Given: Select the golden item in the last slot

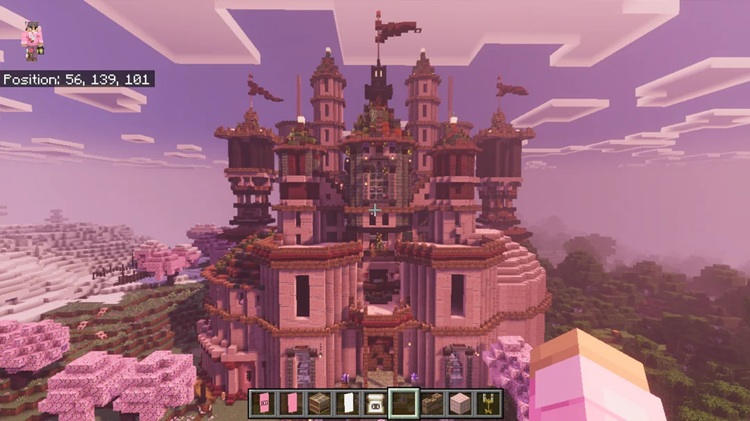Looking at the screenshot, I should 488,404.
